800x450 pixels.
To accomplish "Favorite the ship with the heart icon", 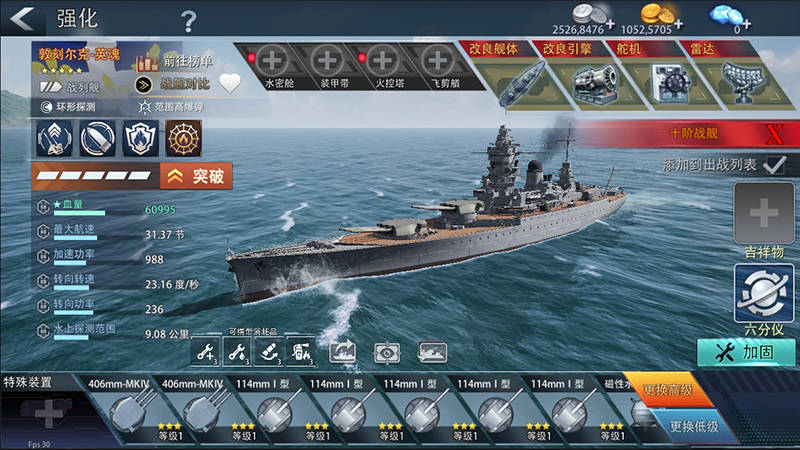I will click(230, 84).
